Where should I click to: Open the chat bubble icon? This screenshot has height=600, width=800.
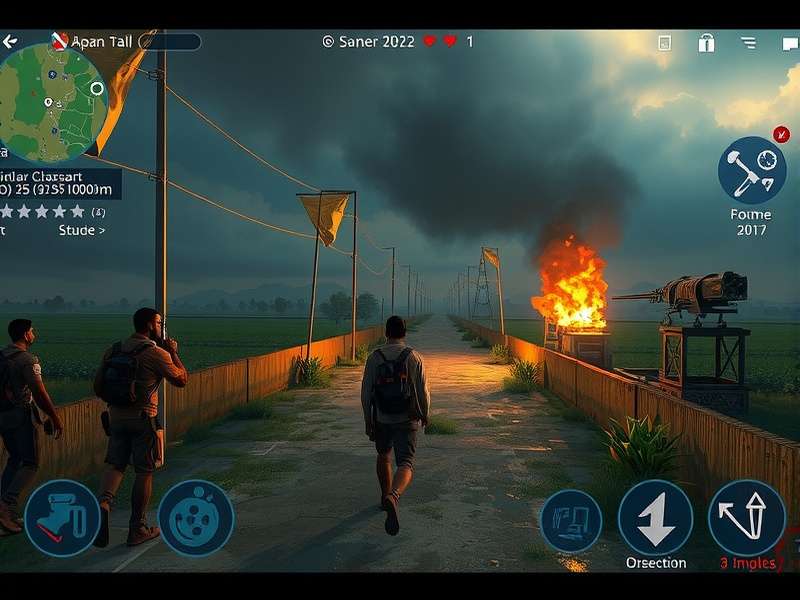point(790,43)
